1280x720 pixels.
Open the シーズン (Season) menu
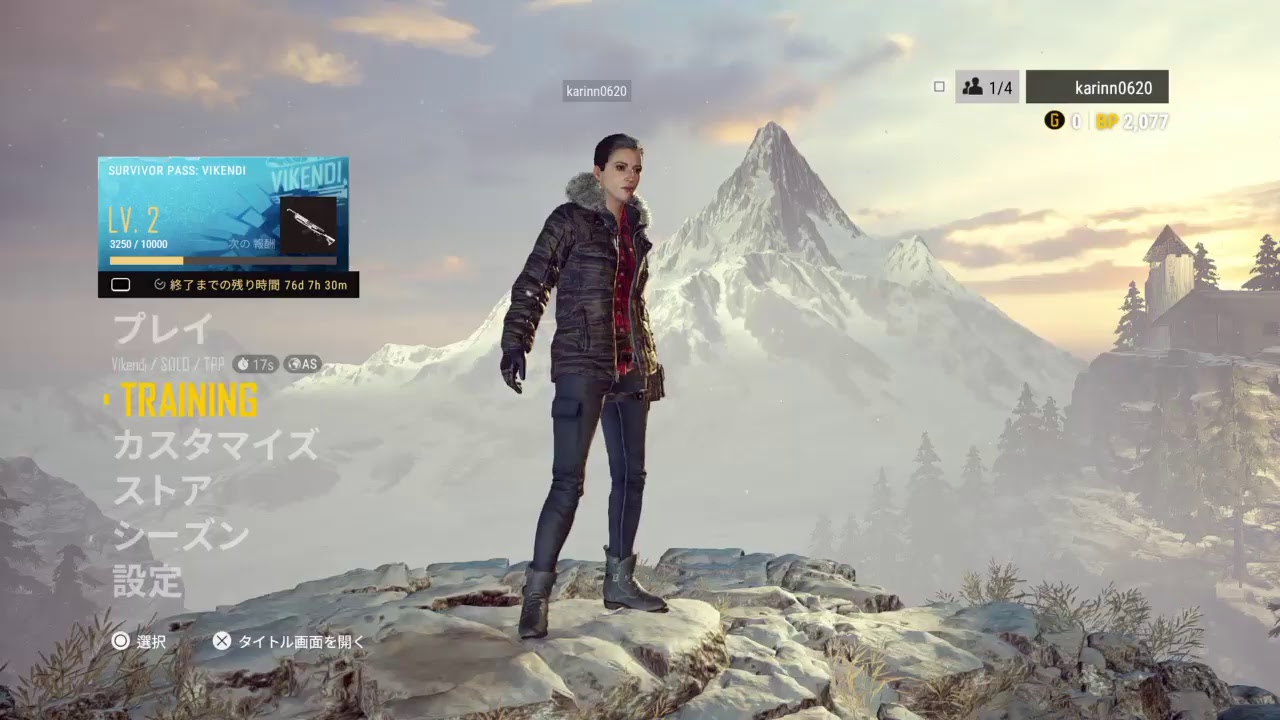[181, 537]
